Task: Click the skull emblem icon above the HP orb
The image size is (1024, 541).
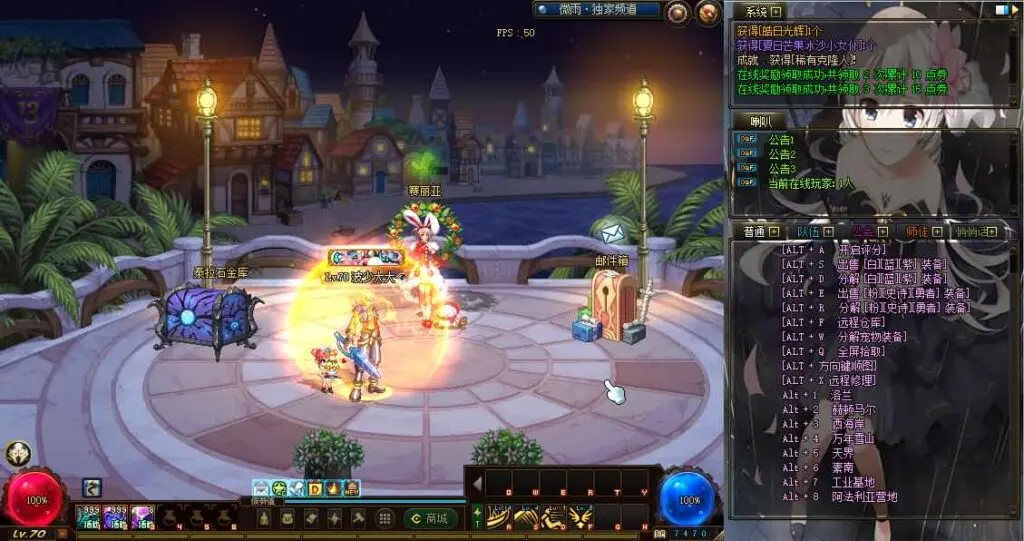Action: click(17, 453)
